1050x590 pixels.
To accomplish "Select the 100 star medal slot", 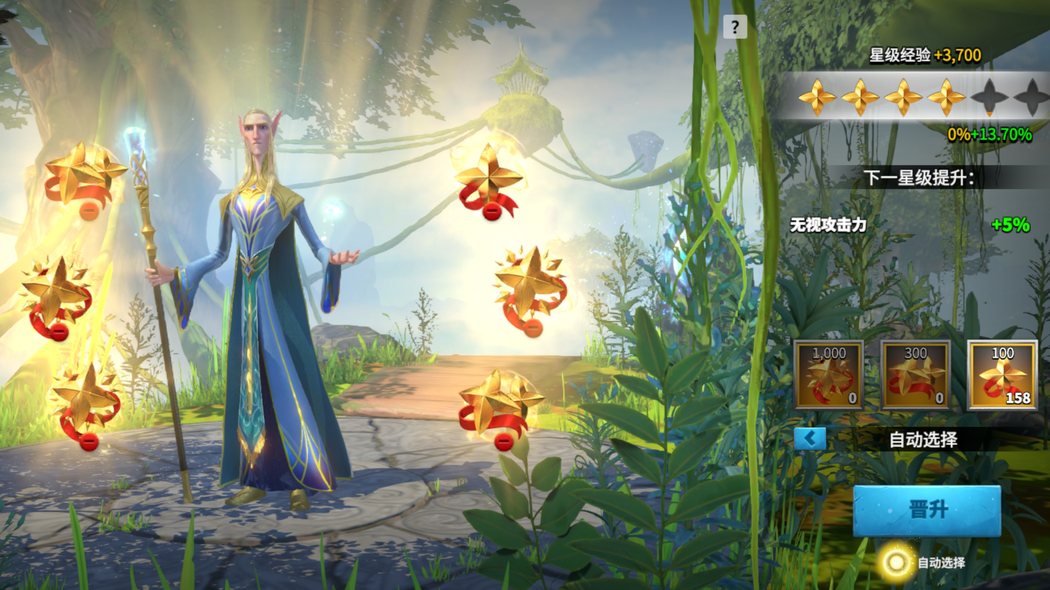I will coord(1002,376).
